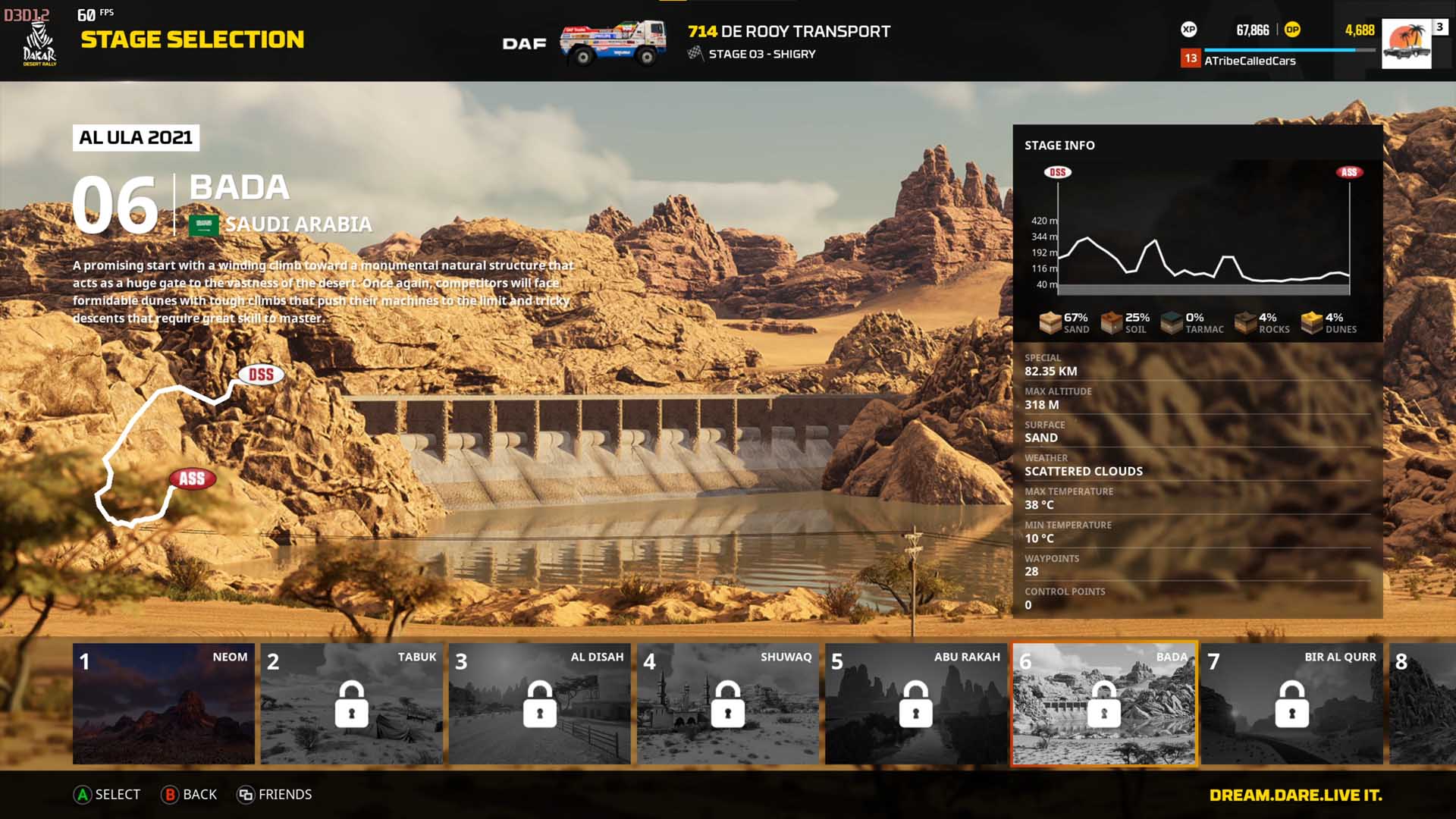Open the player profile avatar picture
This screenshot has width=1456, height=819.
pyautogui.click(x=1407, y=44)
